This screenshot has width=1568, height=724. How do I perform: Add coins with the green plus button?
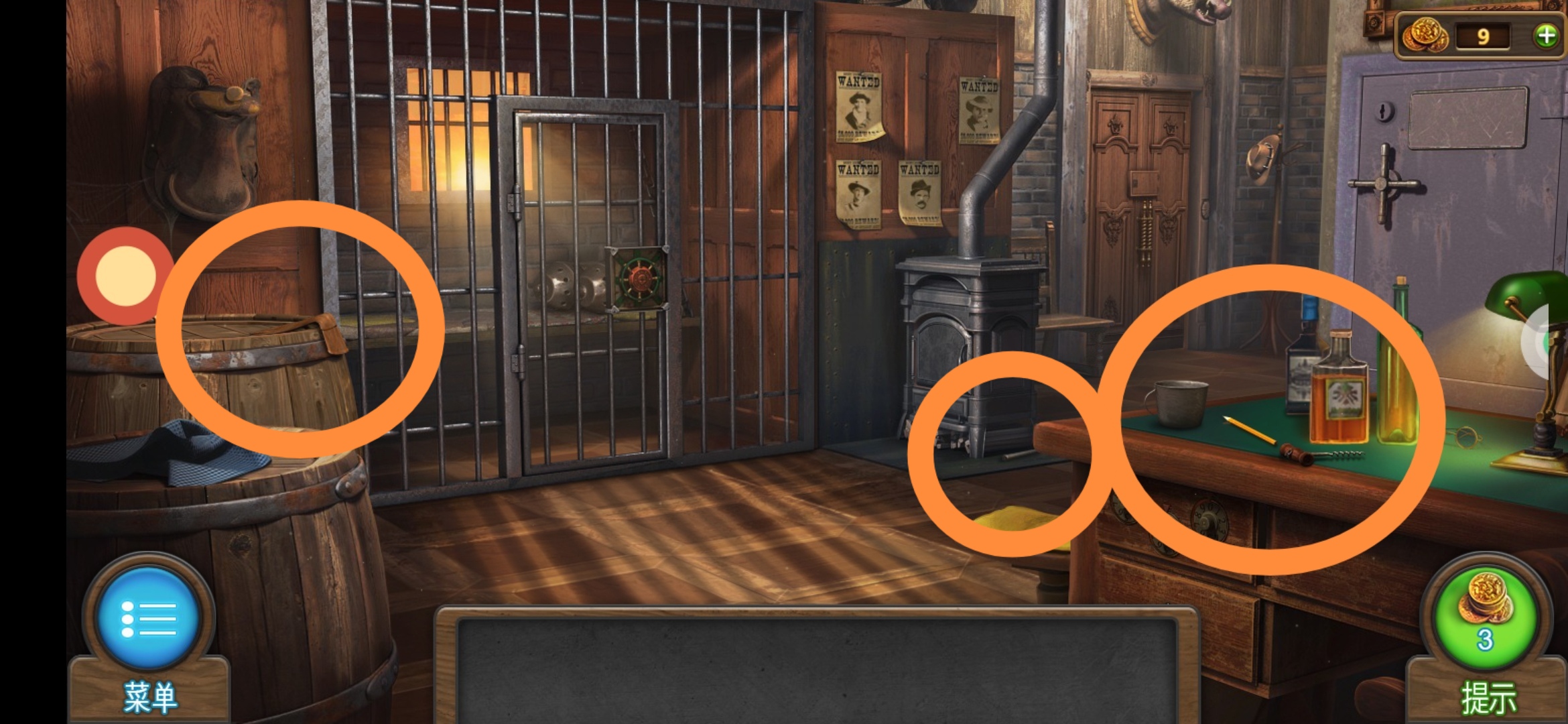tap(1546, 36)
